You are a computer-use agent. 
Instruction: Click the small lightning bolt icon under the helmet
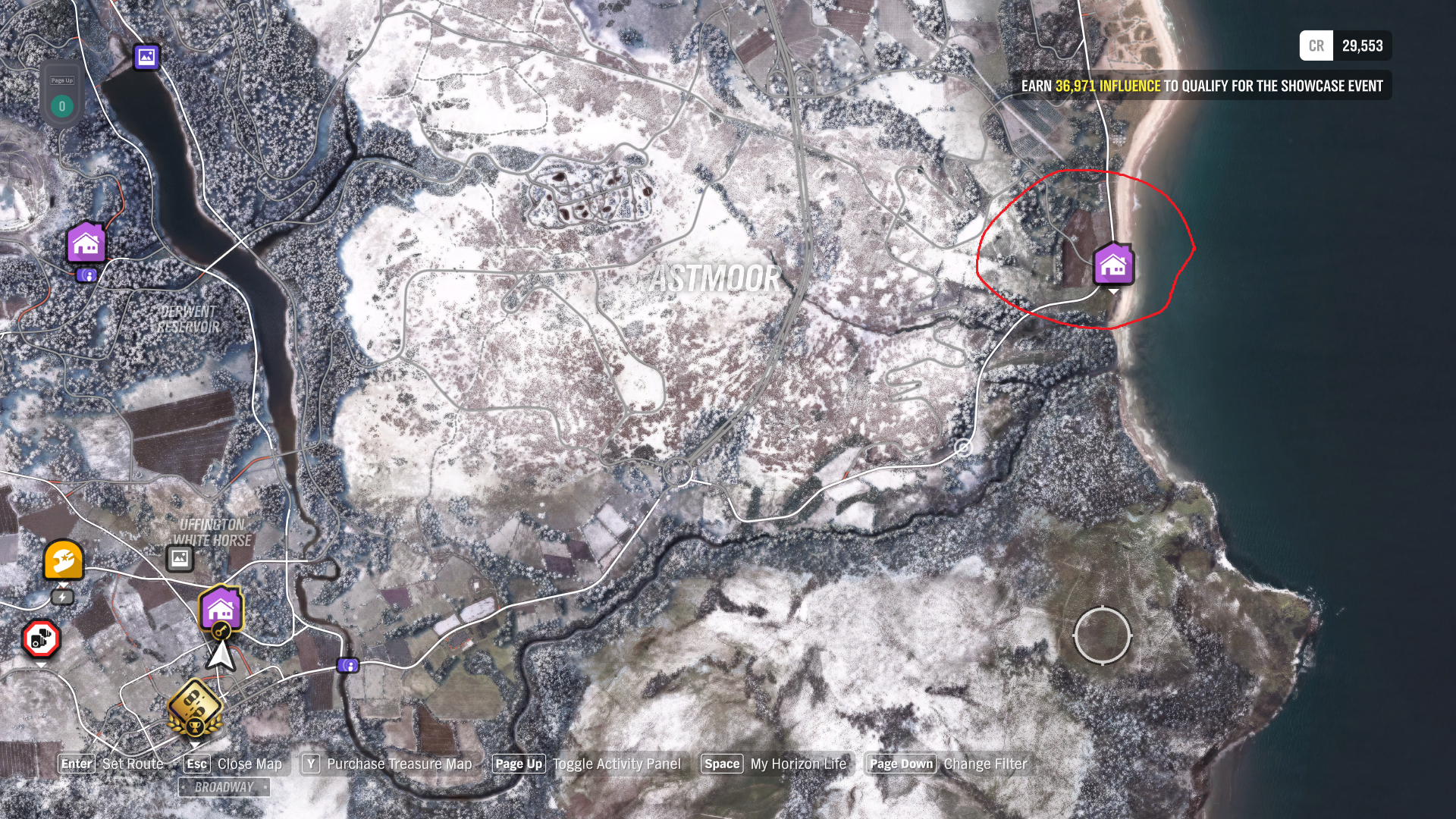click(x=61, y=597)
